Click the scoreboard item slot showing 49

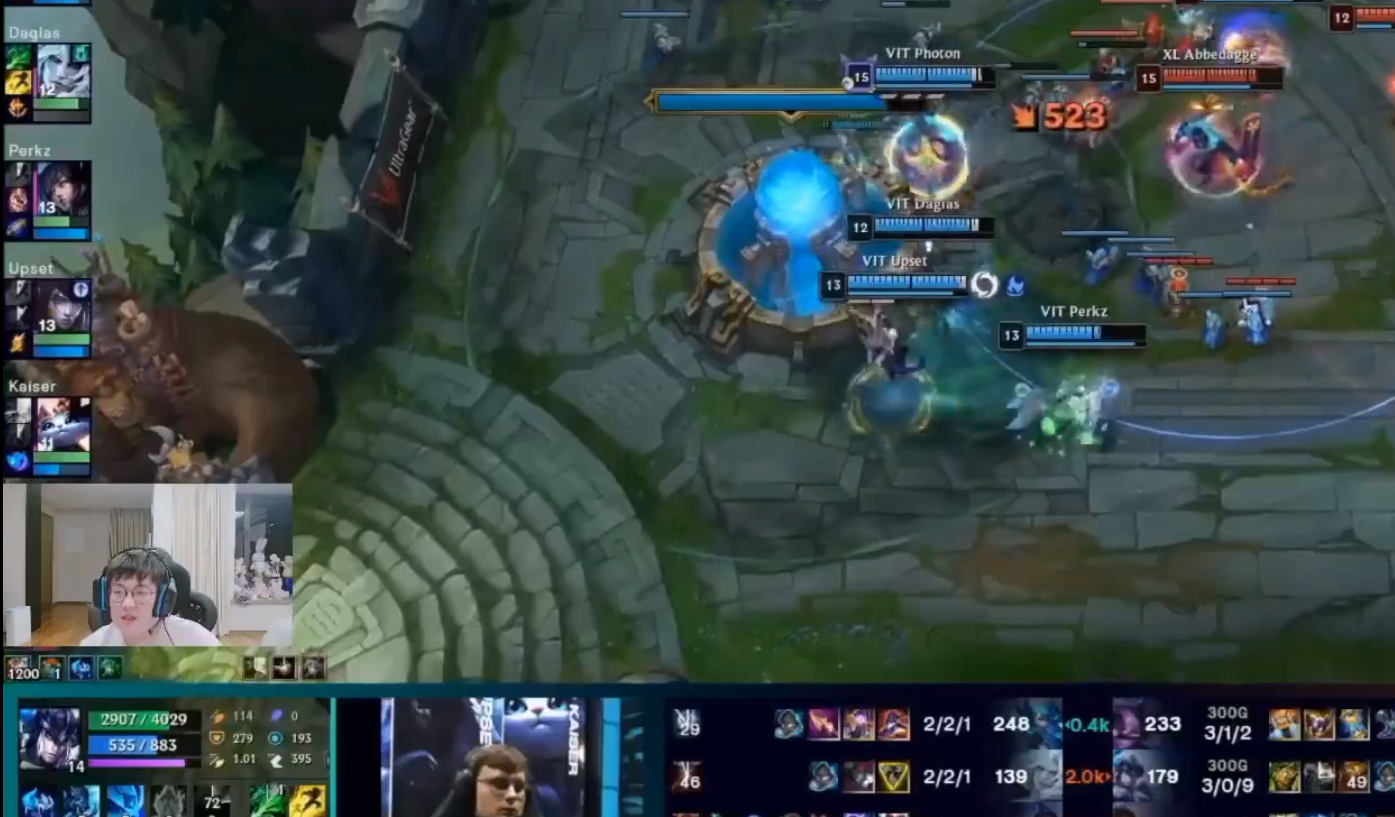(x=1355, y=777)
